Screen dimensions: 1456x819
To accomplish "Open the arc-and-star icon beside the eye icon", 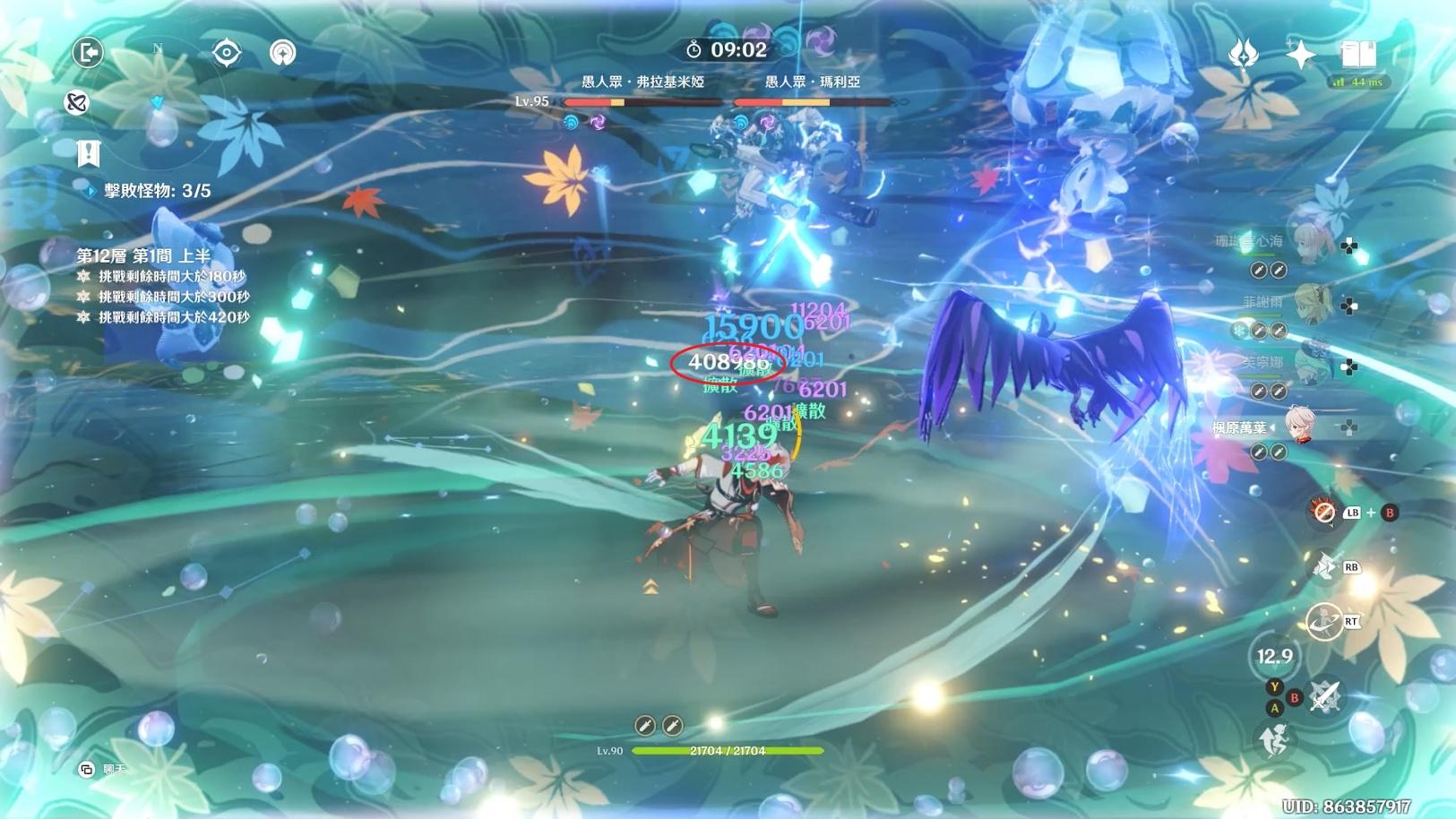I will pyautogui.click(x=283, y=53).
